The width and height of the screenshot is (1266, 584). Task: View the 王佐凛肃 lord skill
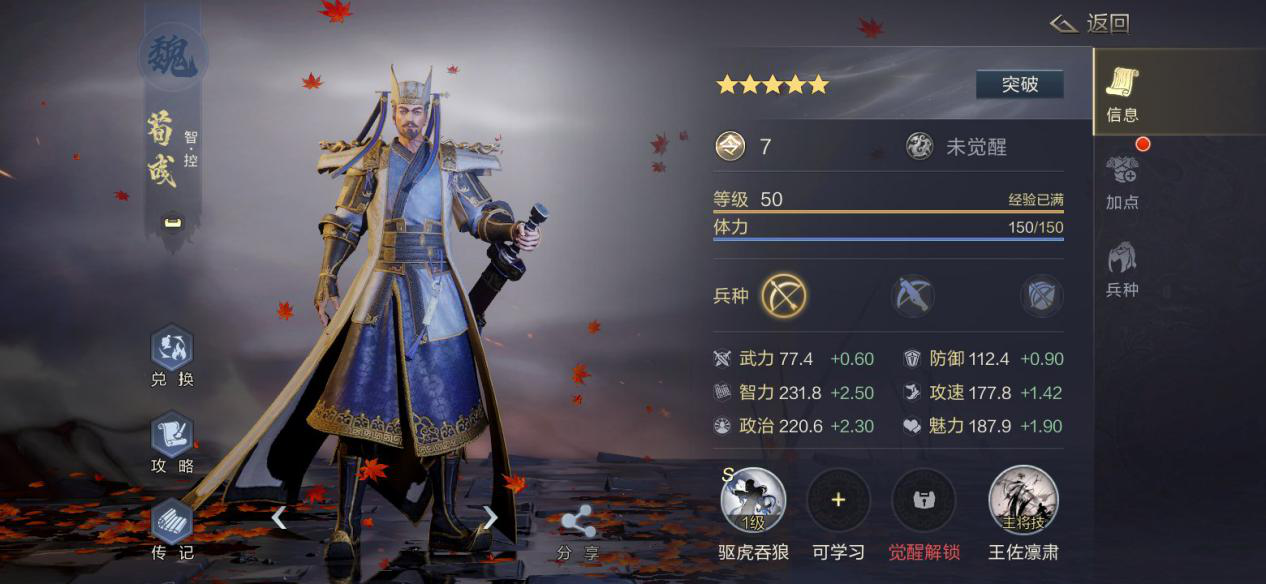1023,499
